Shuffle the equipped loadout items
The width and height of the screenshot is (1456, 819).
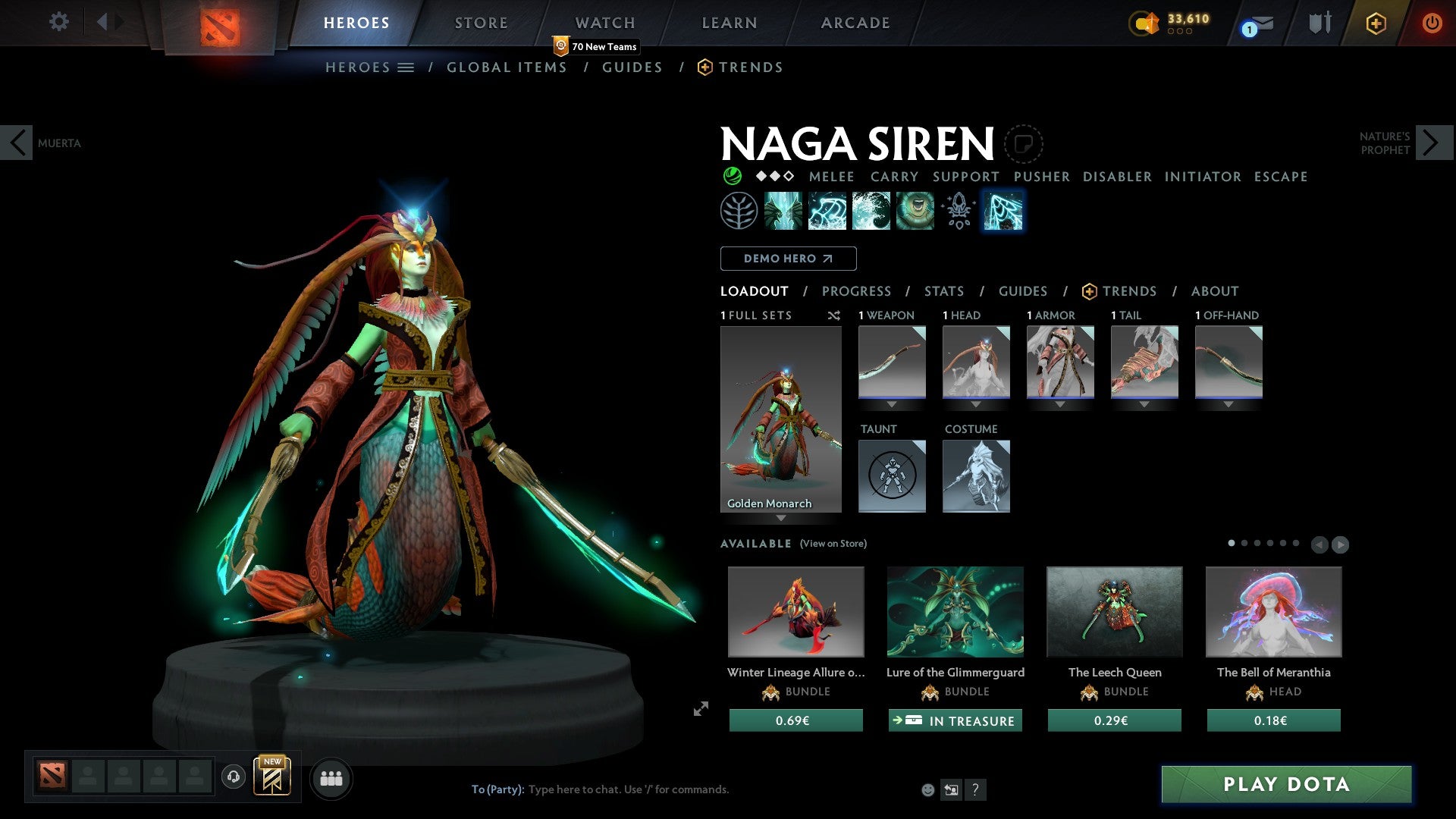834,315
